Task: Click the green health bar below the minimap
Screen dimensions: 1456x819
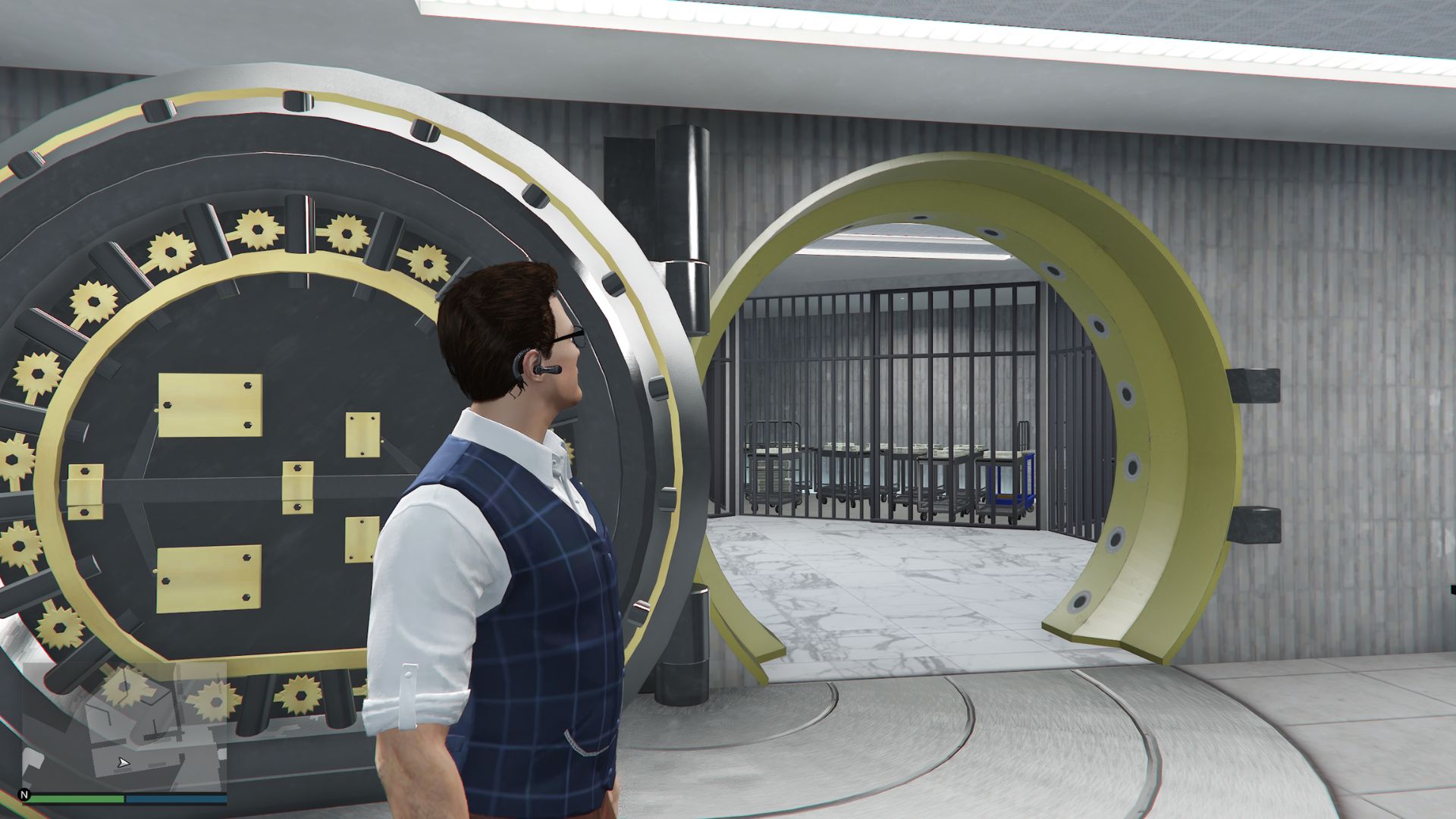Action: (76, 799)
